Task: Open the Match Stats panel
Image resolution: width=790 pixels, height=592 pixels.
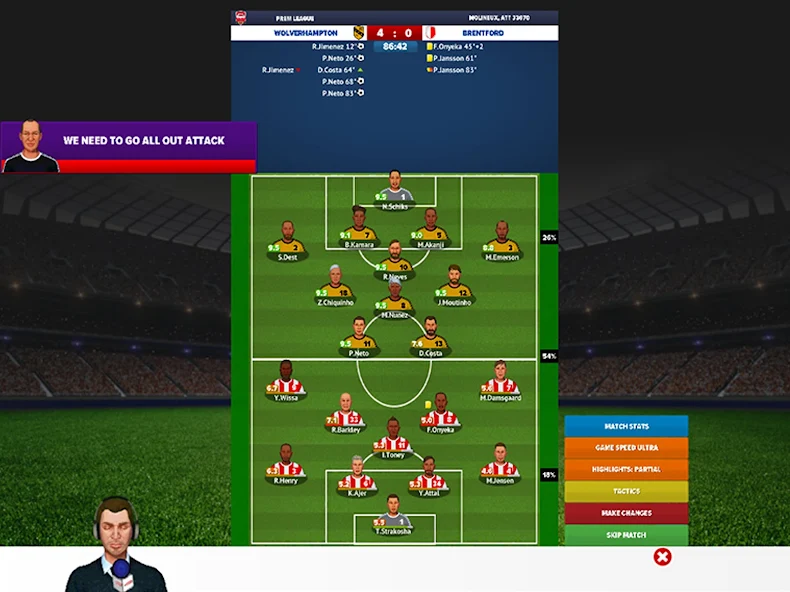Action: coord(626,427)
